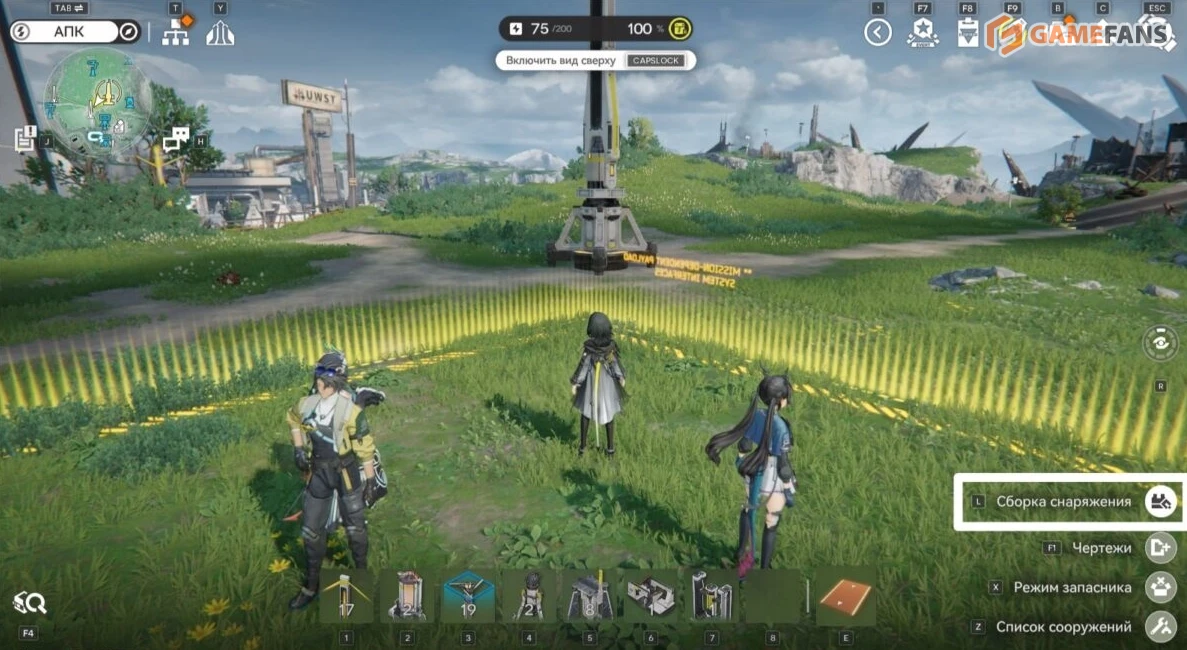Open the Event star badge icon
This screenshot has width=1187, height=650.
pyautogui.click(x=922, y=33)
